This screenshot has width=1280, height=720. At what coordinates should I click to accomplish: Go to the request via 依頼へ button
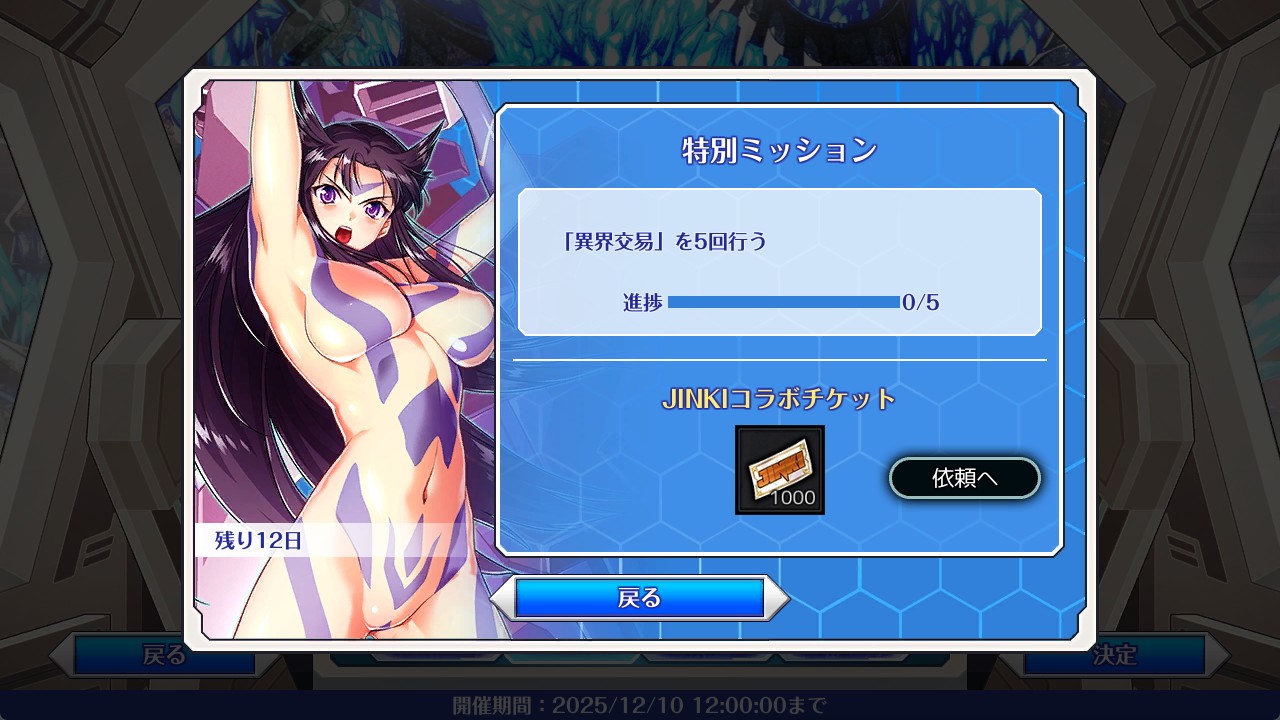tap(965, 478)
